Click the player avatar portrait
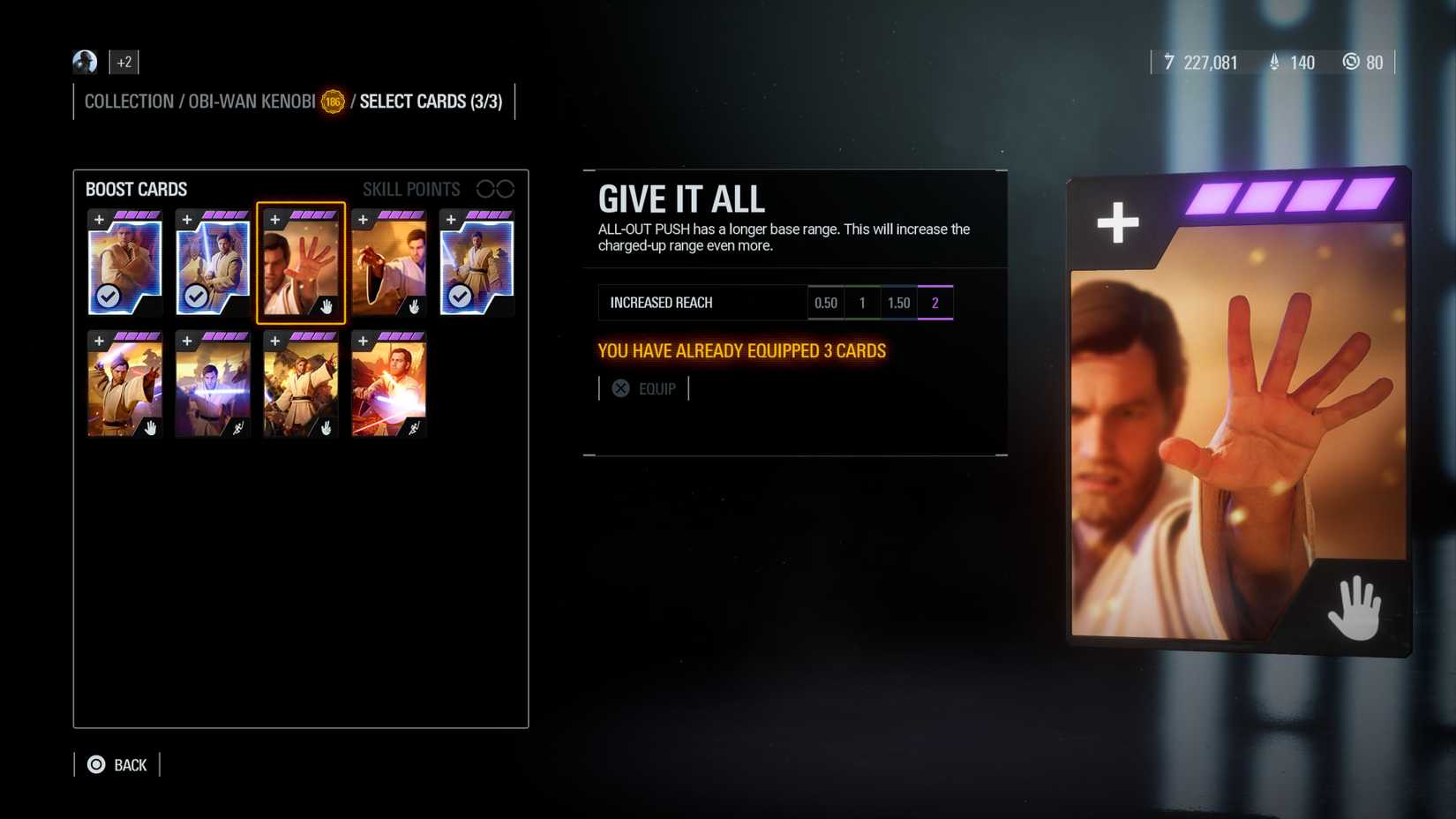 coord(84,62)
